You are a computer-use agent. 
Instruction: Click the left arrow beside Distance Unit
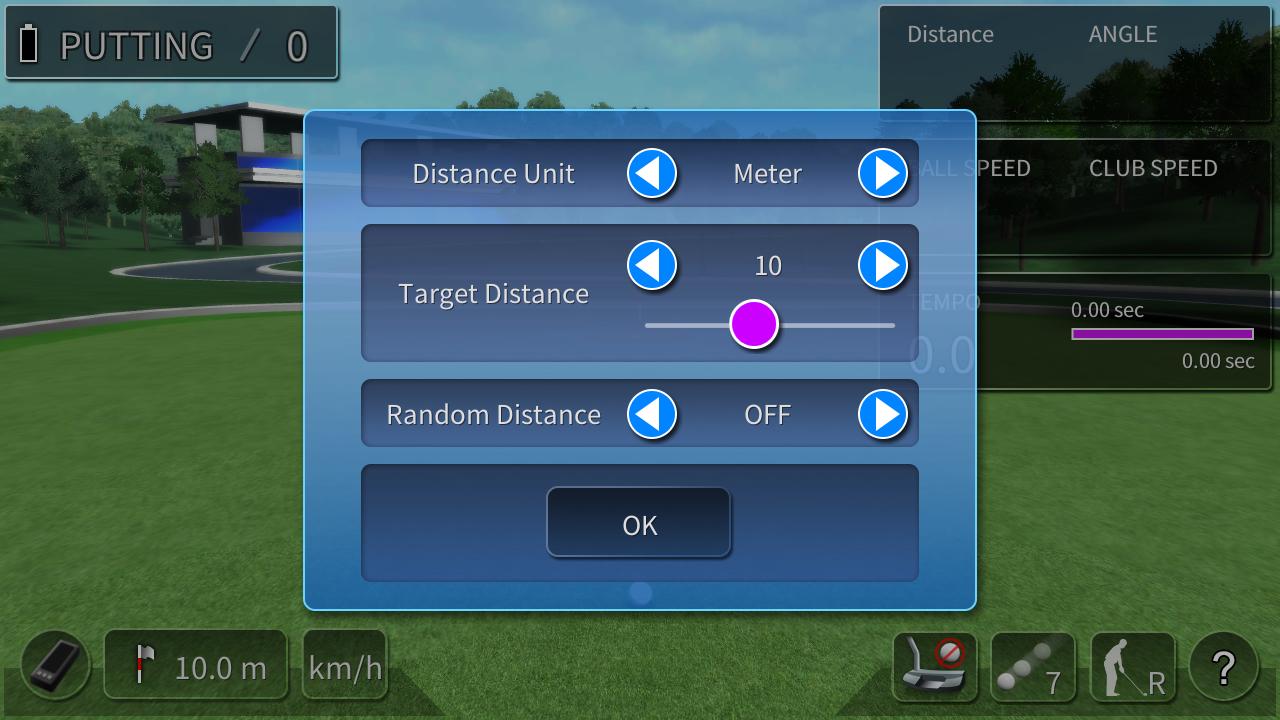(x=652, y=173)
